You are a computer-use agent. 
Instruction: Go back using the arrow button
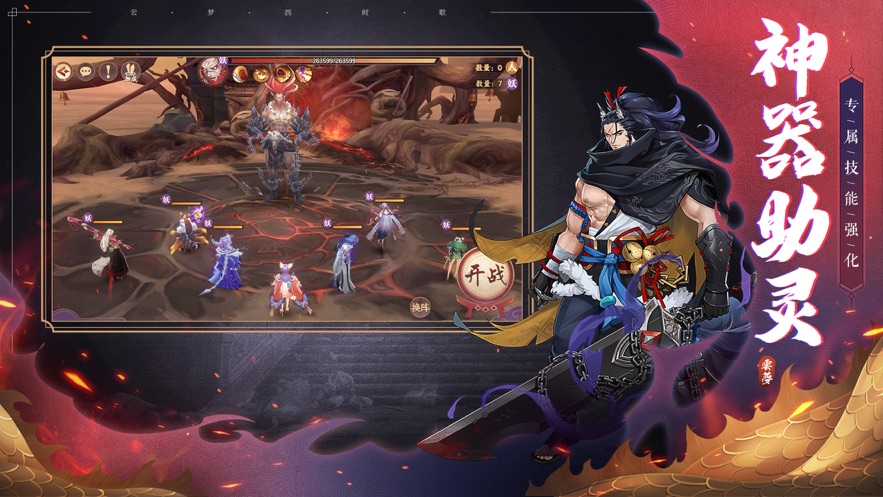click(x=64, y=71)
